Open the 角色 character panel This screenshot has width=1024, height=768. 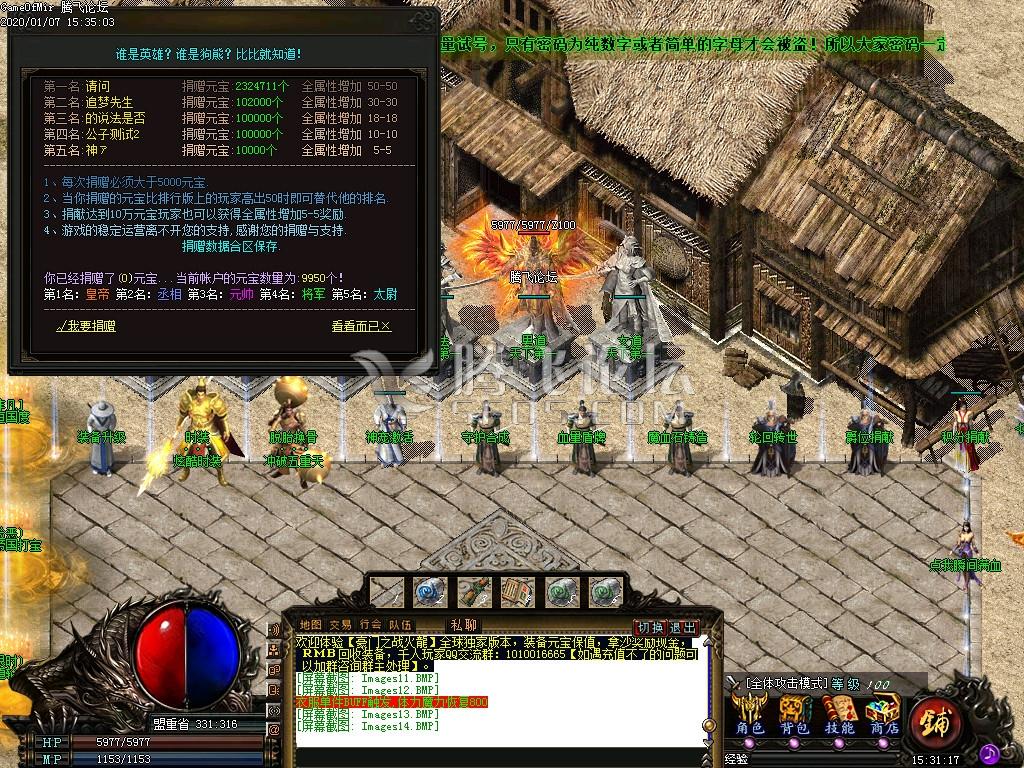[x=750, y=714]
